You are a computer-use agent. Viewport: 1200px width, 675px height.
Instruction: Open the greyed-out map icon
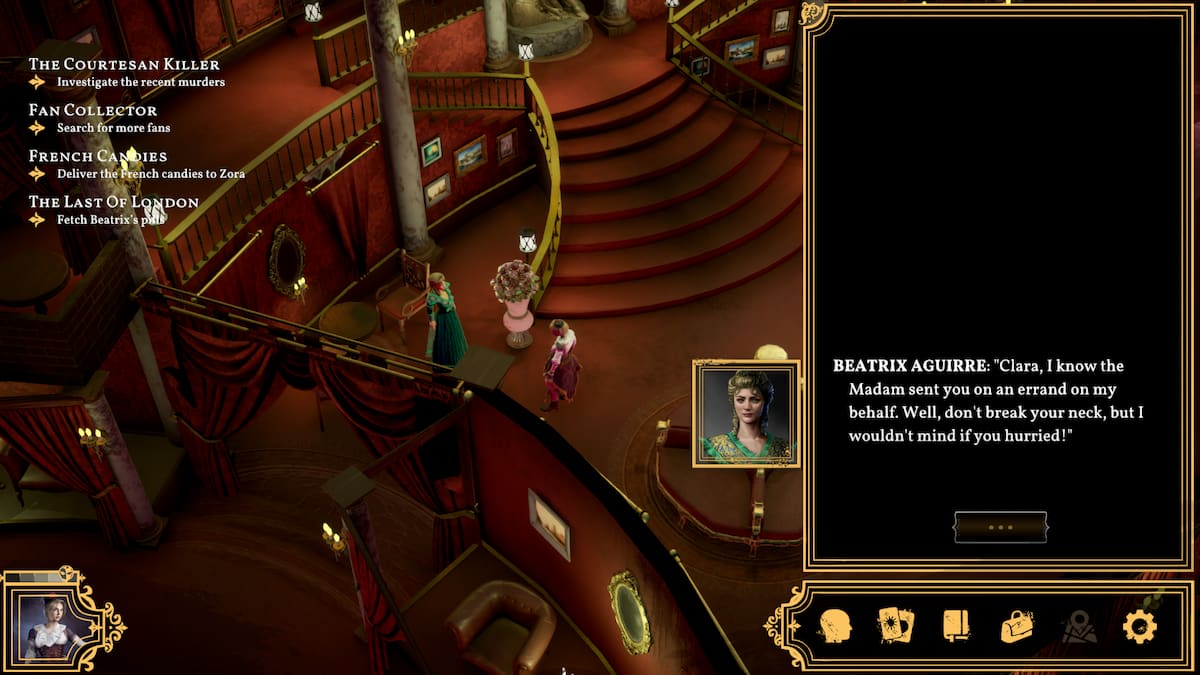pos(1078,627)
